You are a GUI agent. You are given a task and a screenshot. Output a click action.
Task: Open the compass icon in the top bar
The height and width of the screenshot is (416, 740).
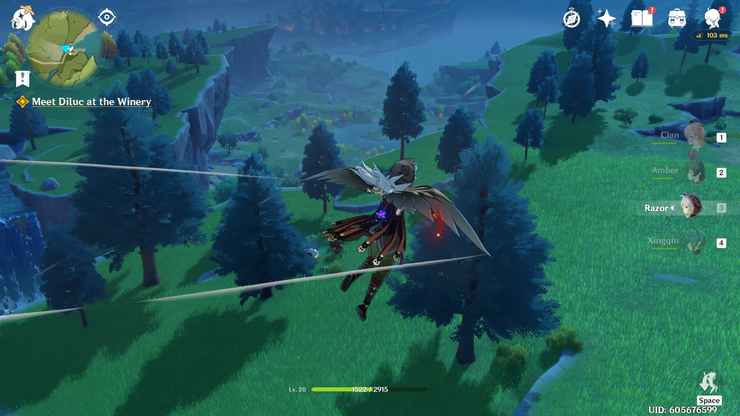pos(572,18)
